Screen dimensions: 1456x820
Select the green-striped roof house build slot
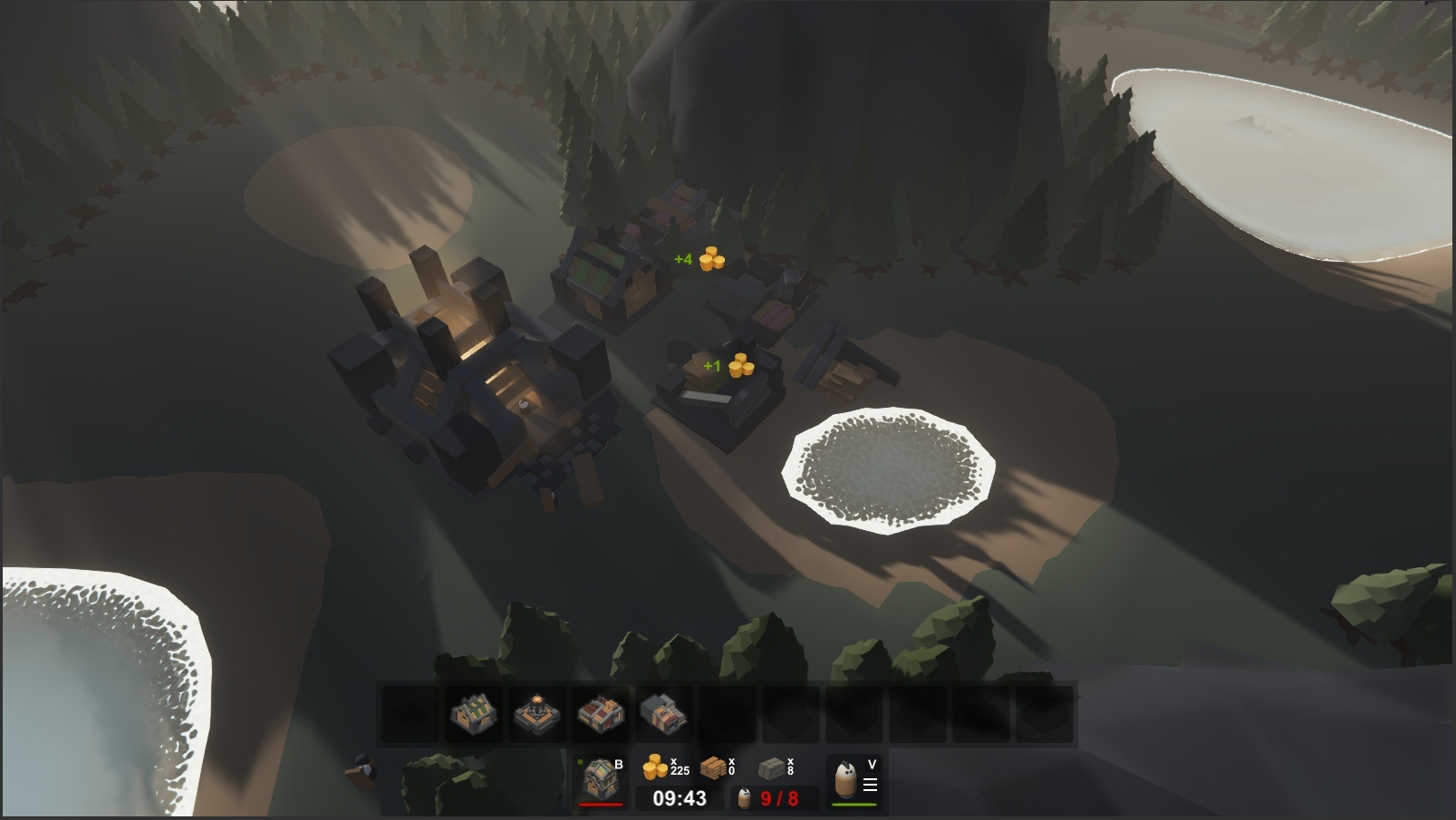474,715
